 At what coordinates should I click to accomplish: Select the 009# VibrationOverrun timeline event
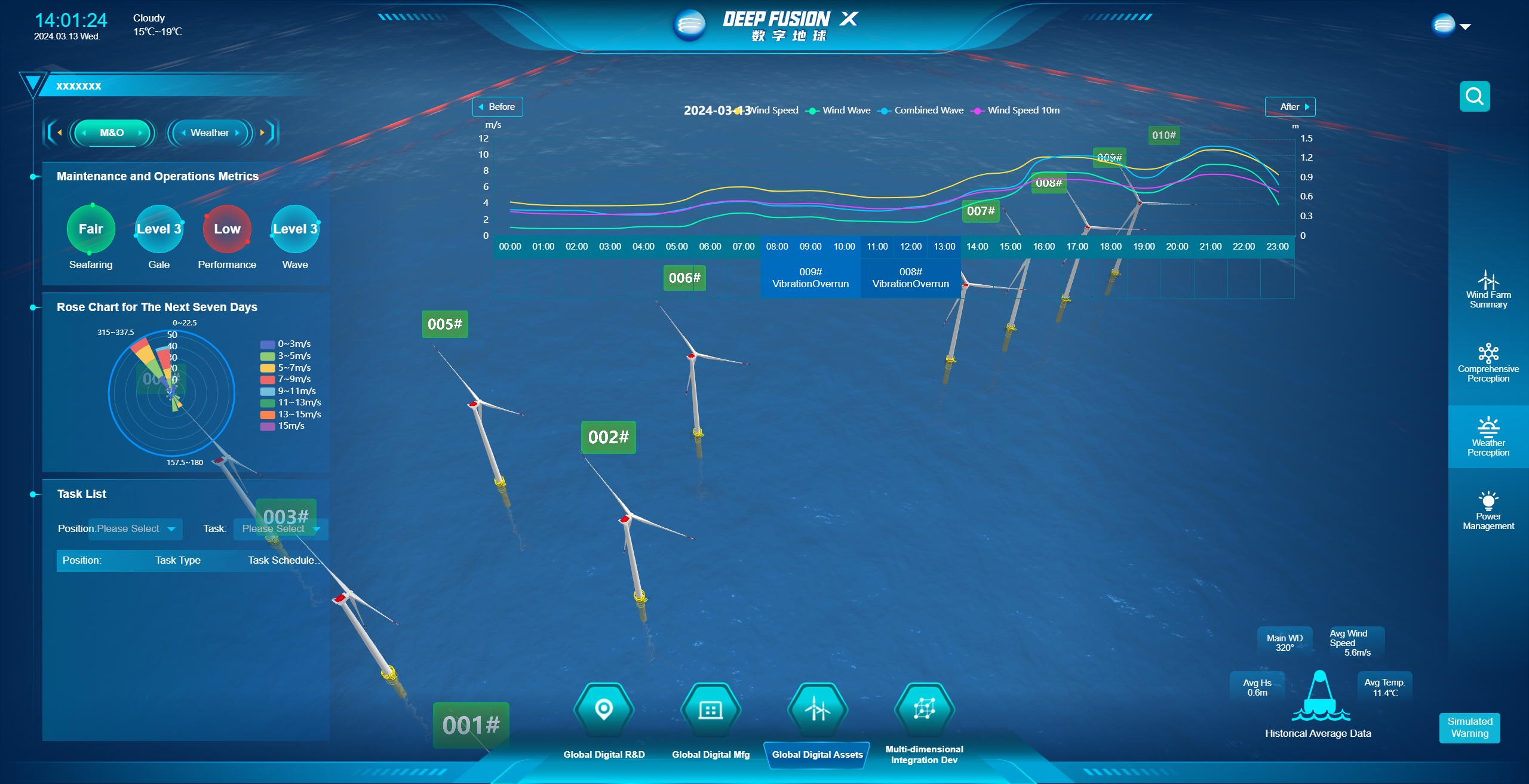810,278
